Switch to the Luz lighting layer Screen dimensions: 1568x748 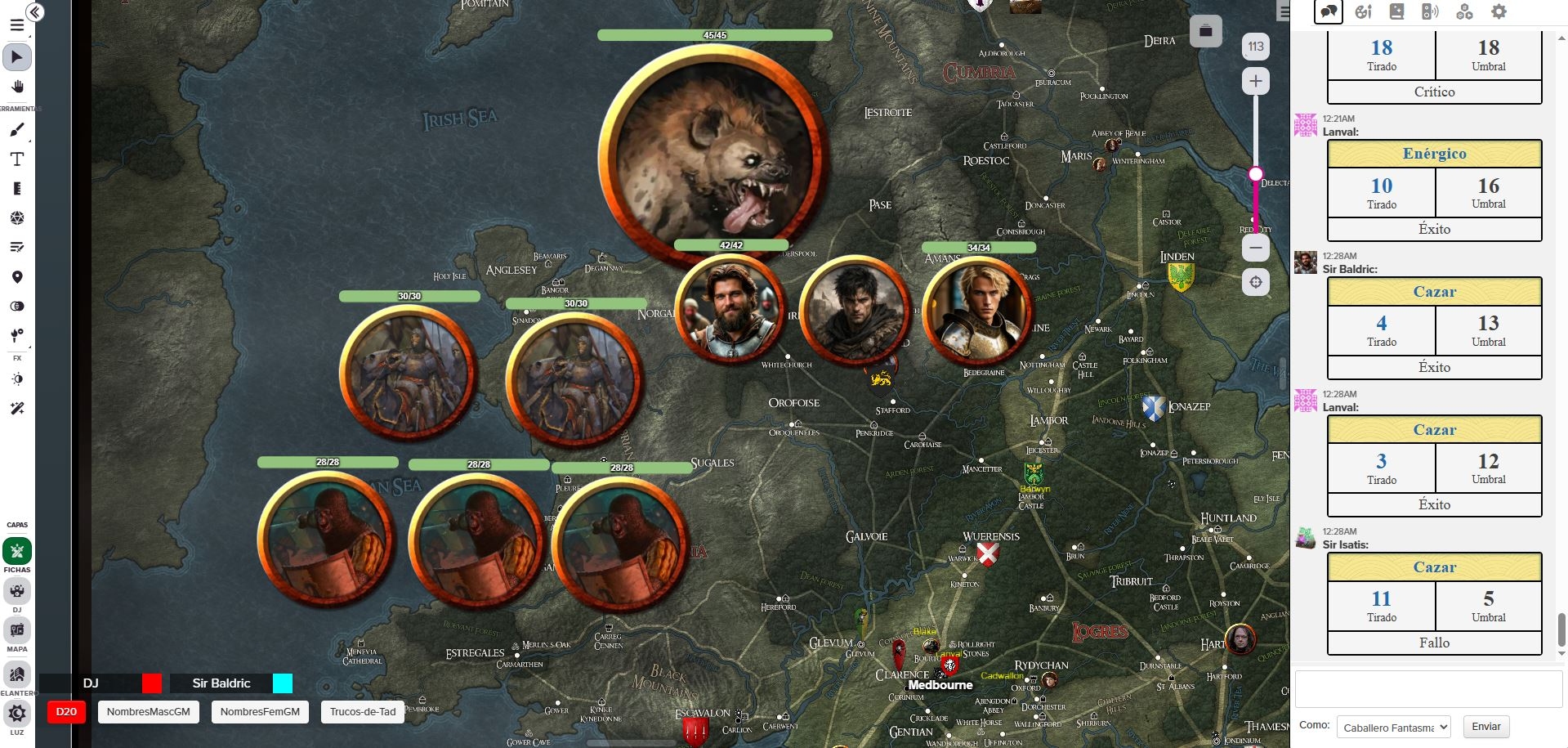(17, 714)
